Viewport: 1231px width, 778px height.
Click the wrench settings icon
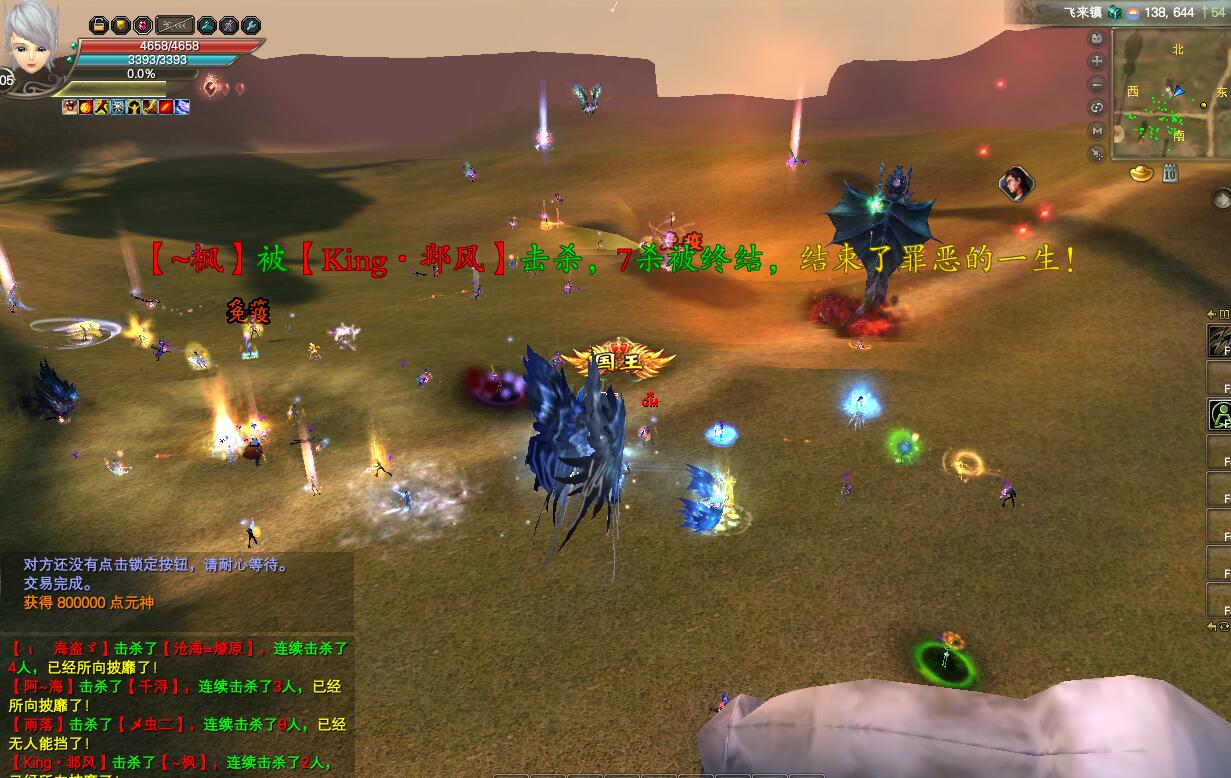(252, 25)
